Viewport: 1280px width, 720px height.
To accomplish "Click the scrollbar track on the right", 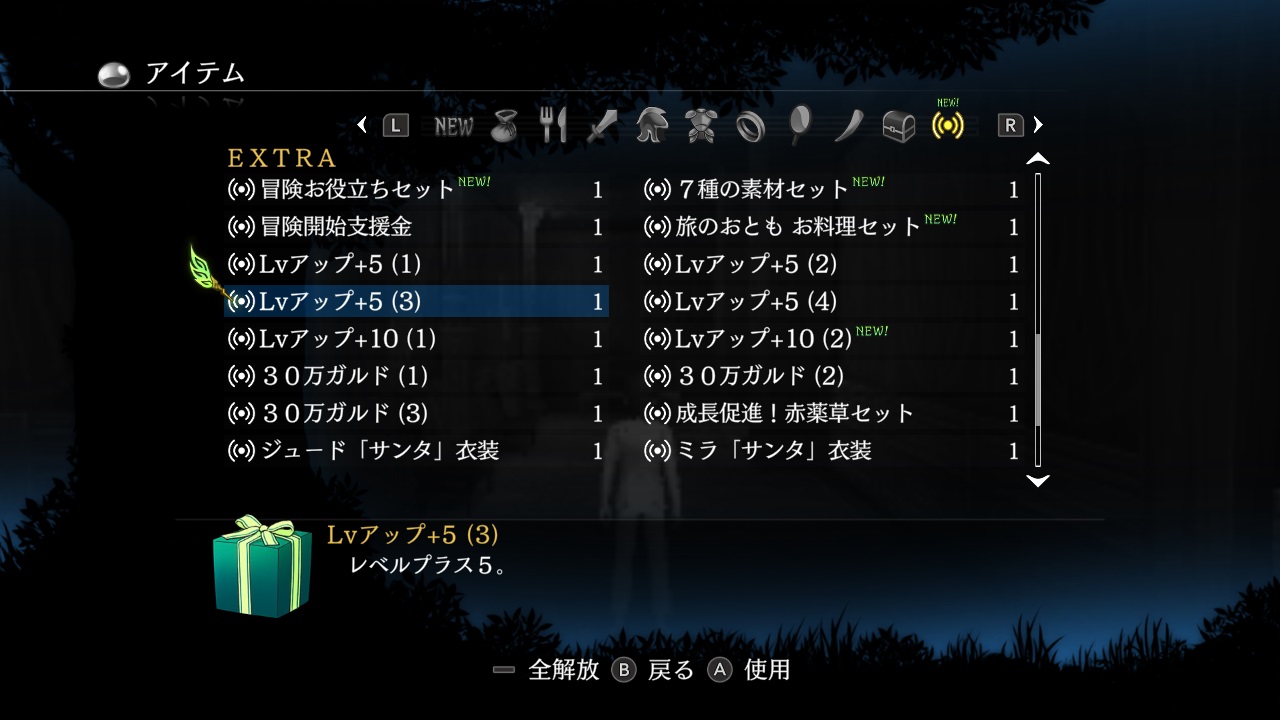I will pyautogui.click(x=1038, y=320).
